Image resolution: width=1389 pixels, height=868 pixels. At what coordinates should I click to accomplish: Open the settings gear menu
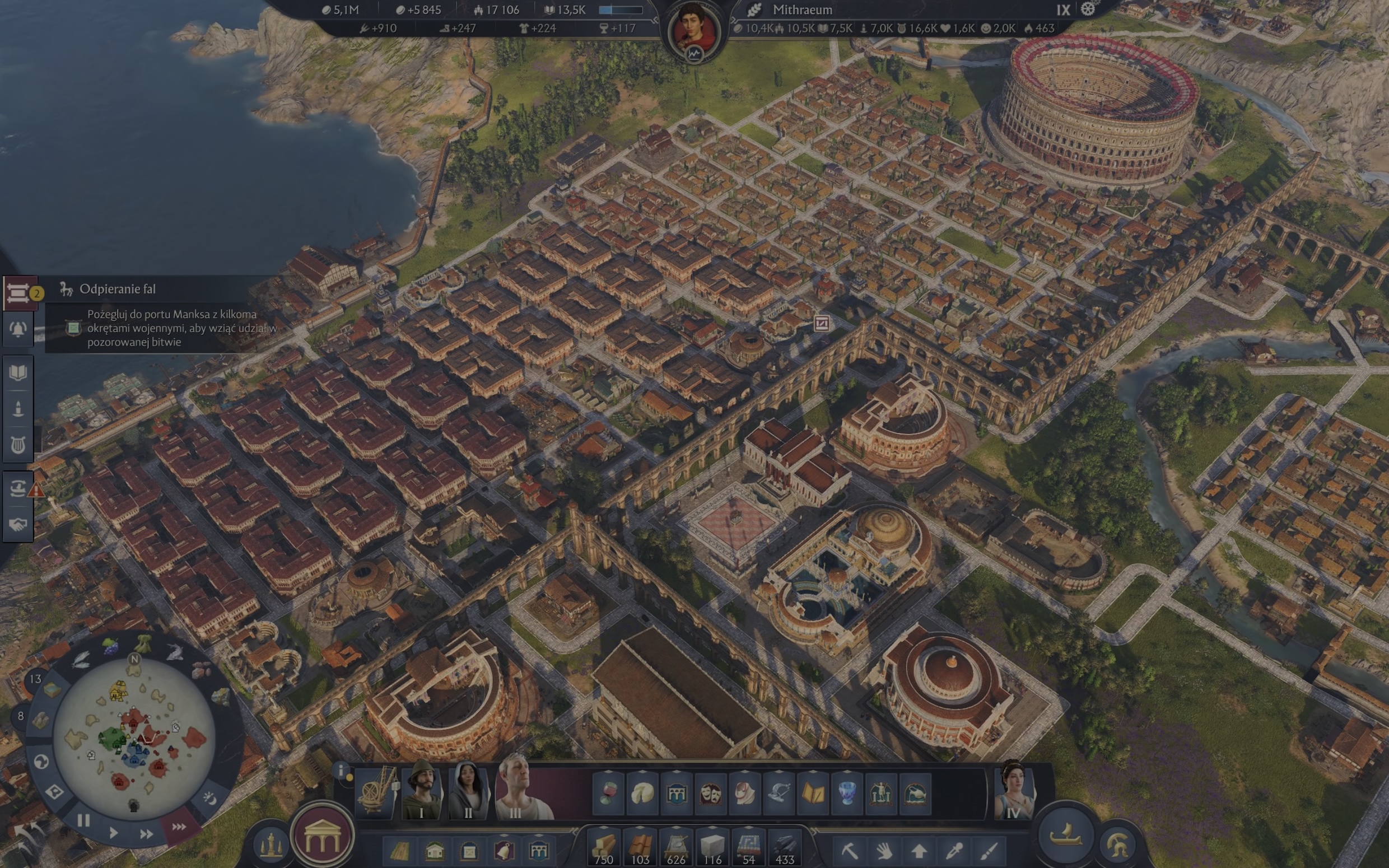(x=1088, y=9)
